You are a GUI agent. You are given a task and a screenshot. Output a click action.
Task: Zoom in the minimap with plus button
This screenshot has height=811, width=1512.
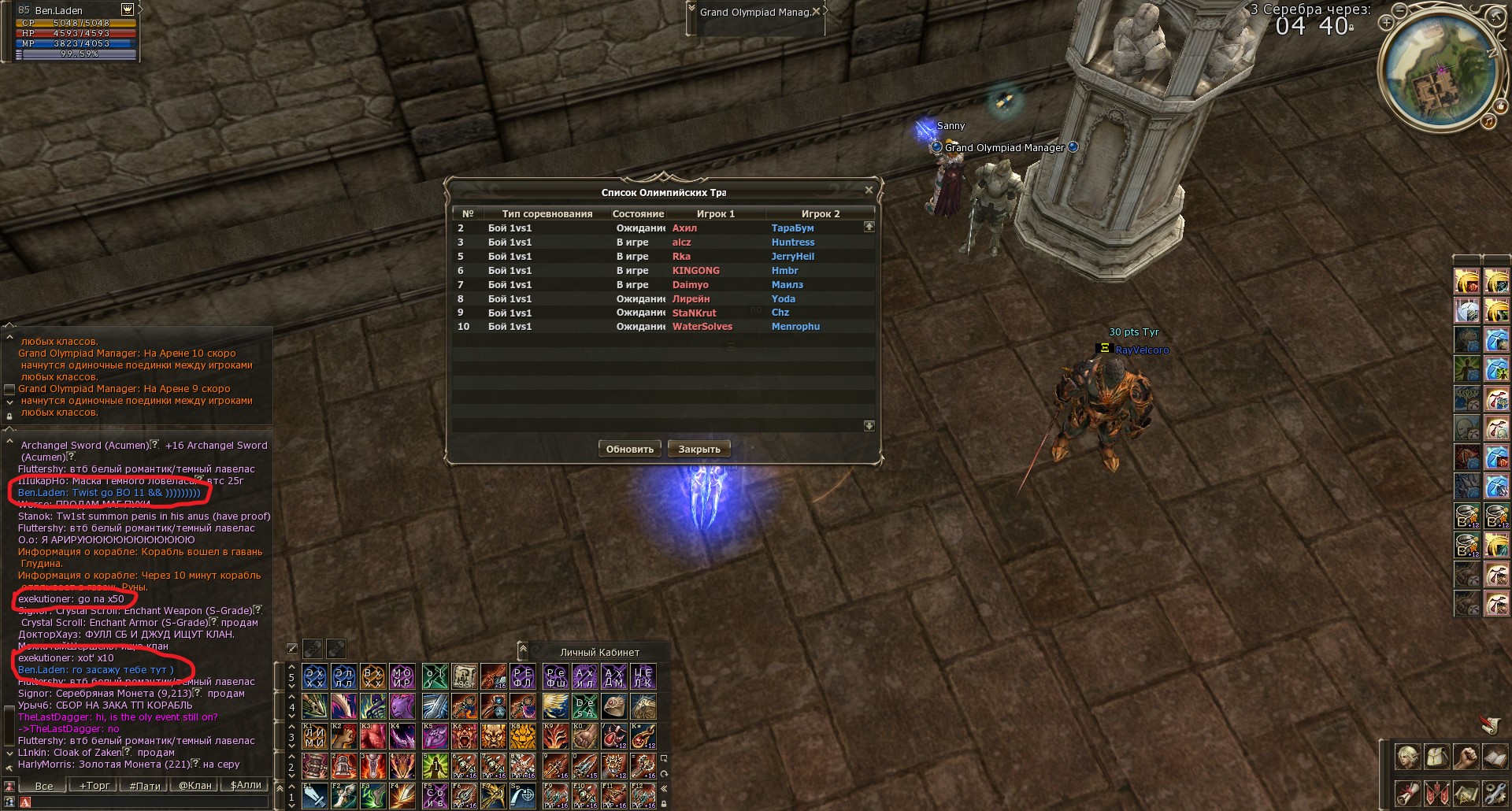pyautogui.click(x=1386, y=24)
